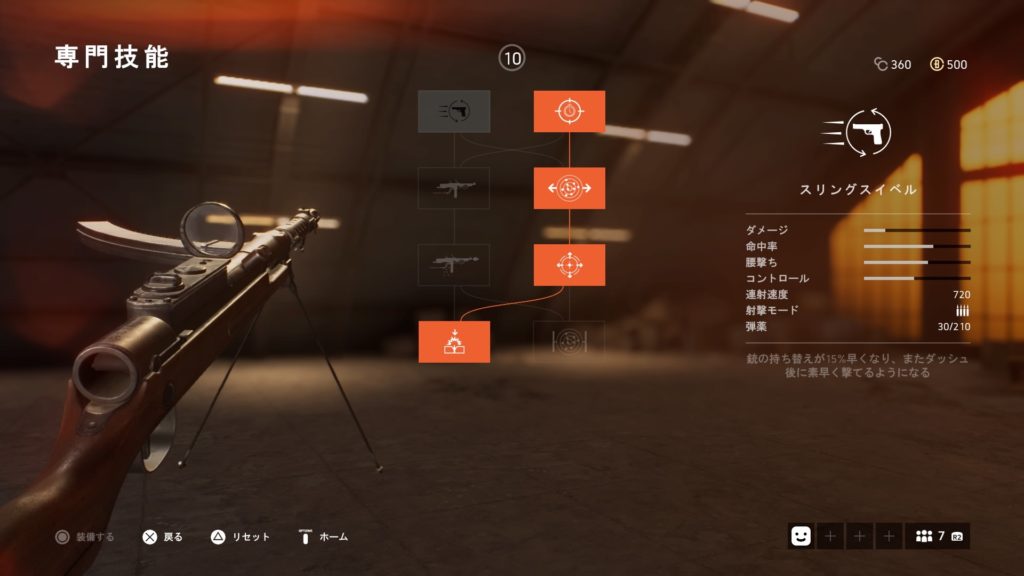
Task: Select the Sling Swivel pistol specialization node
Action: click(x=454, y=112)
